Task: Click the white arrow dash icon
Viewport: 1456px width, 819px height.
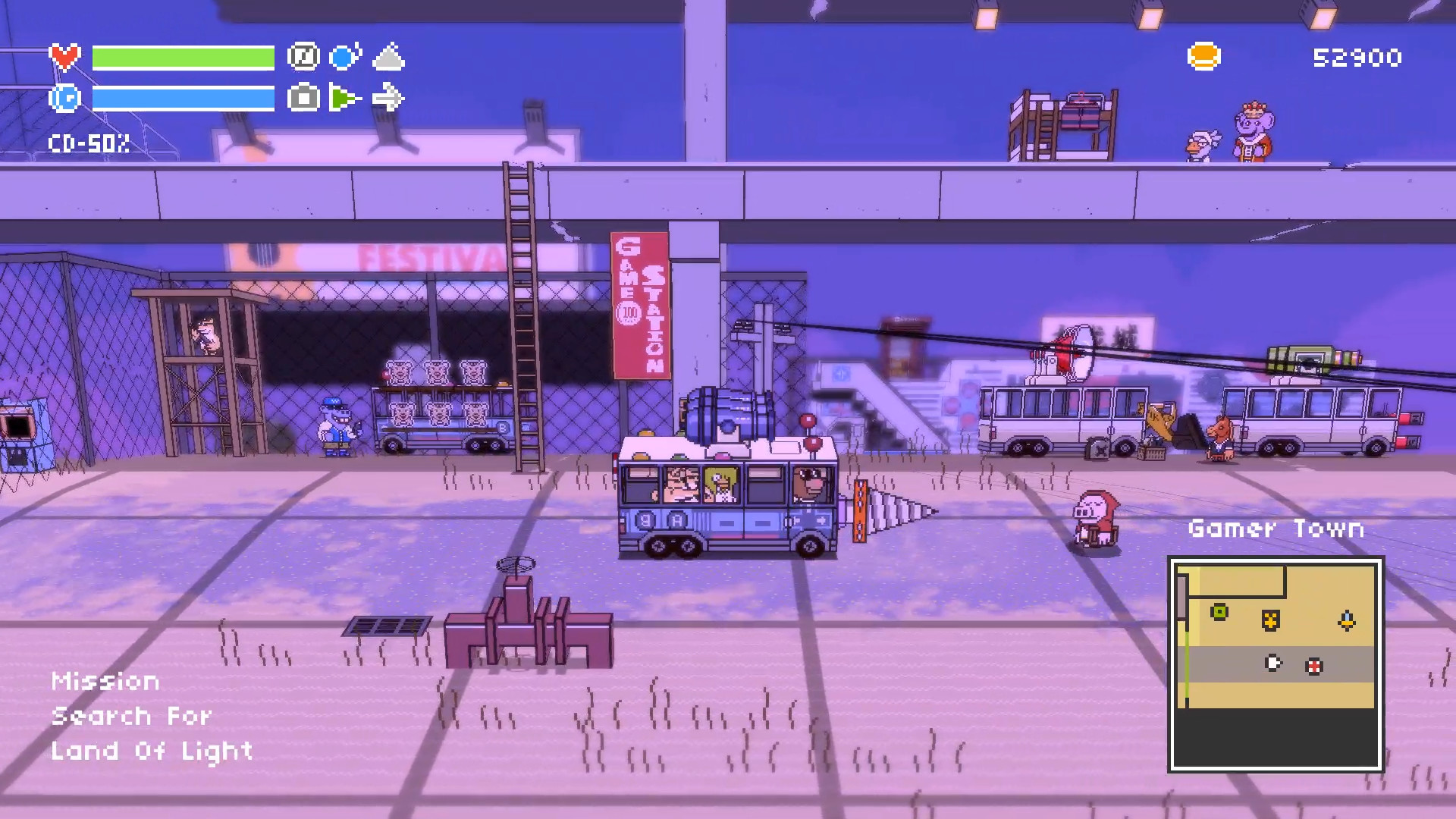Action: 388,98
